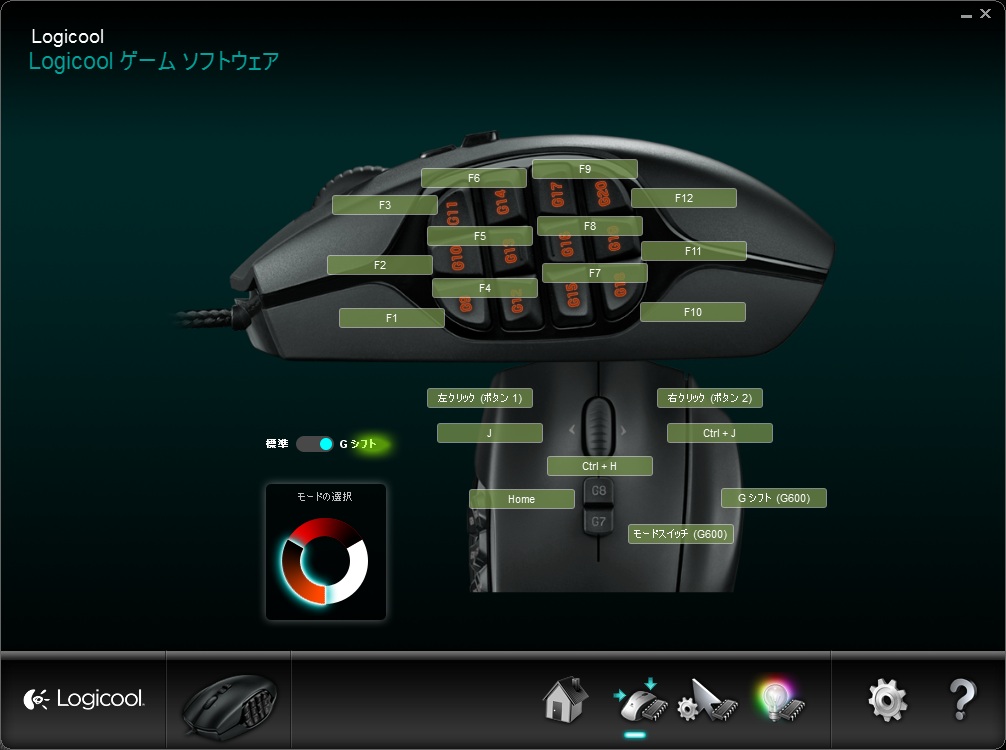Open the lighting settings via the bulb icon
This screenshot has width=1006, height=750.
click(781, 700)
